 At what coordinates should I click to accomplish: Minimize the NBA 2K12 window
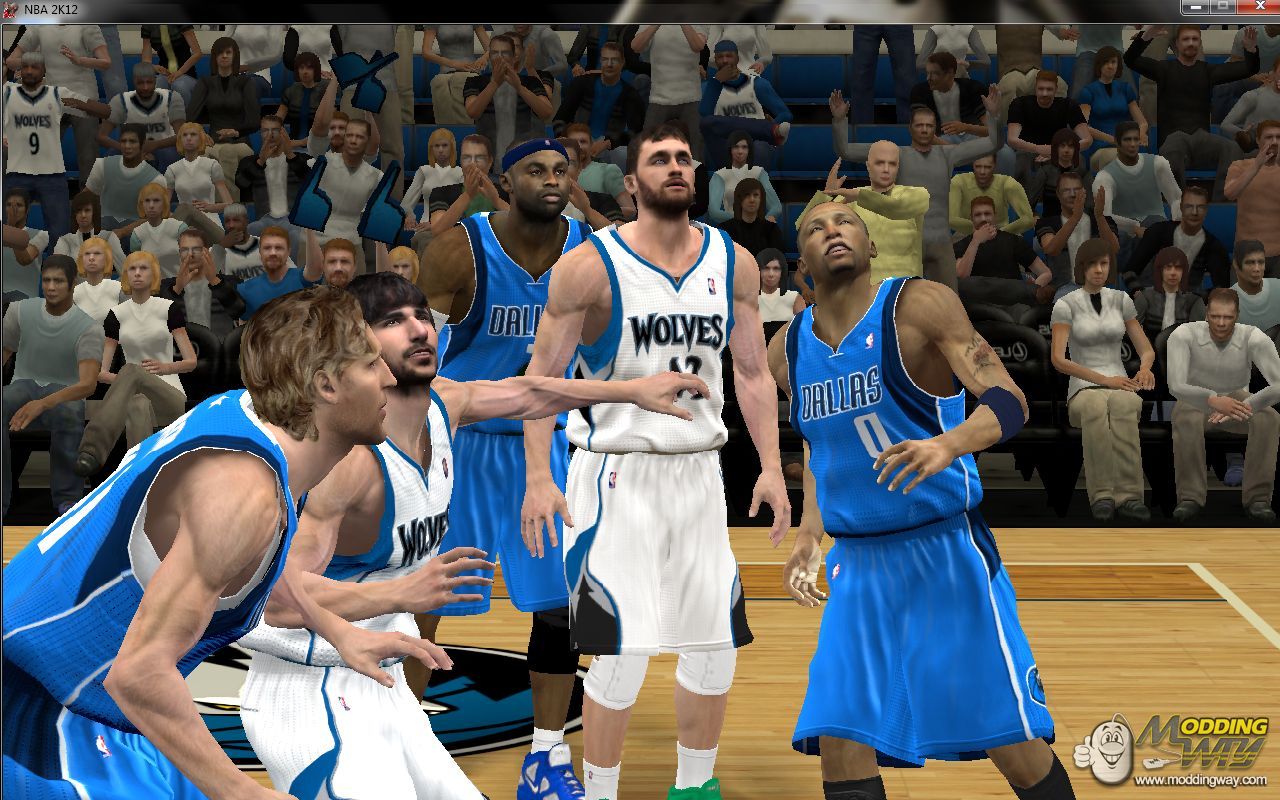click(1194, 7)
